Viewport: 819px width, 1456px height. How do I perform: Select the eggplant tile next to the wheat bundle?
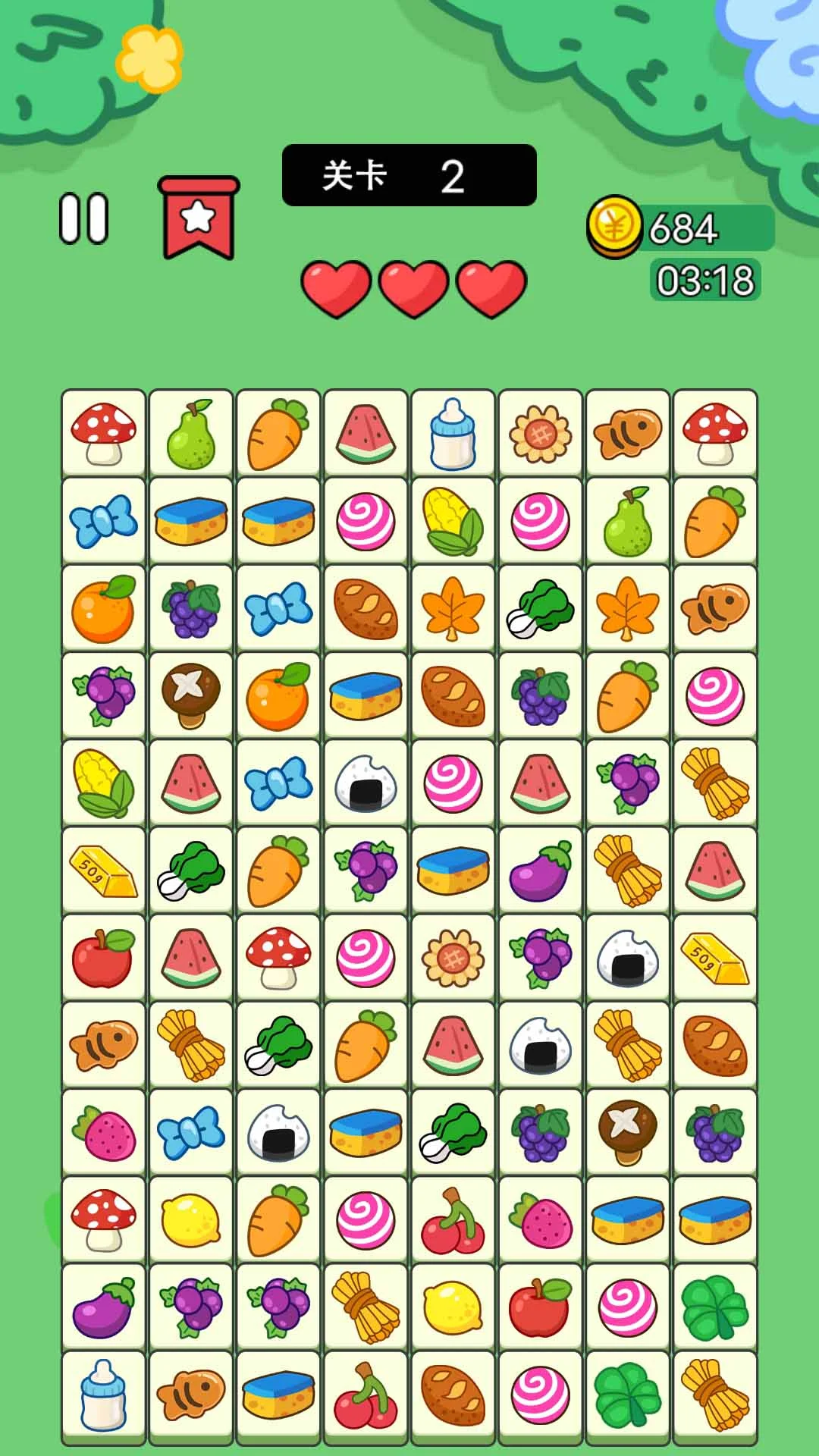click(540, 871)
